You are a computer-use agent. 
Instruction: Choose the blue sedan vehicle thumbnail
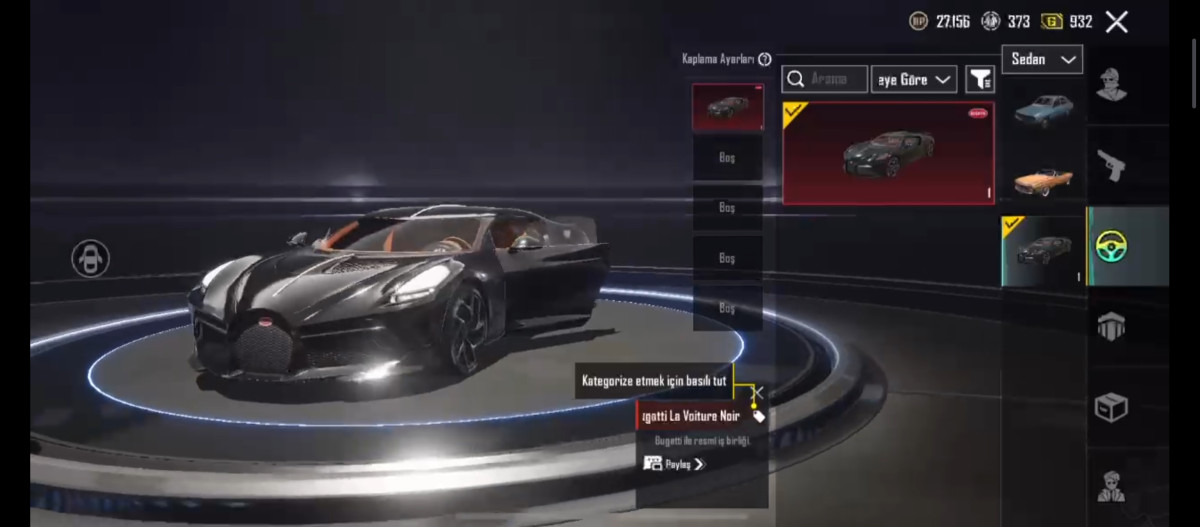[x=1043, y=108]
